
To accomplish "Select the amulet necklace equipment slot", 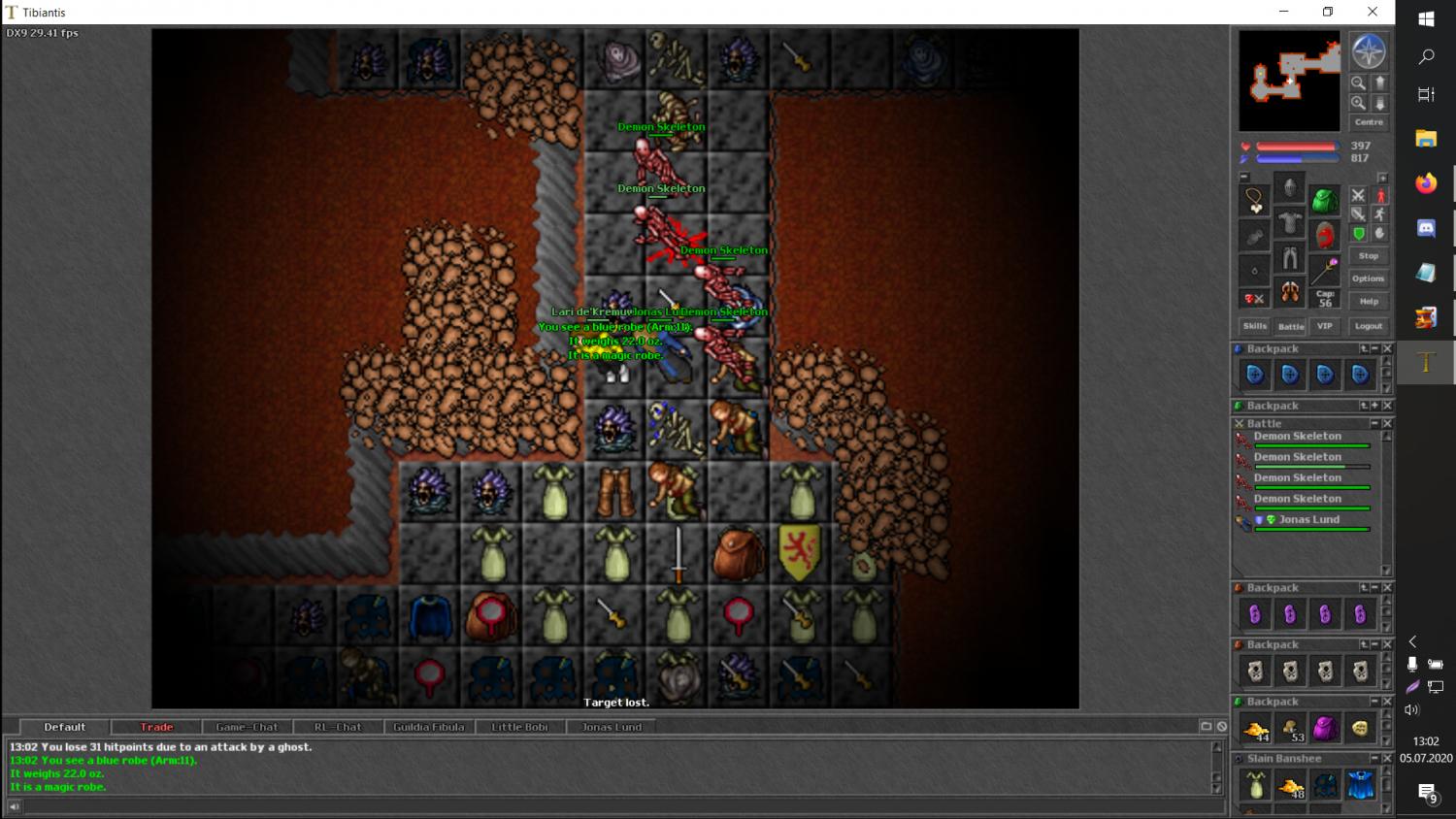I will 1255,201.
